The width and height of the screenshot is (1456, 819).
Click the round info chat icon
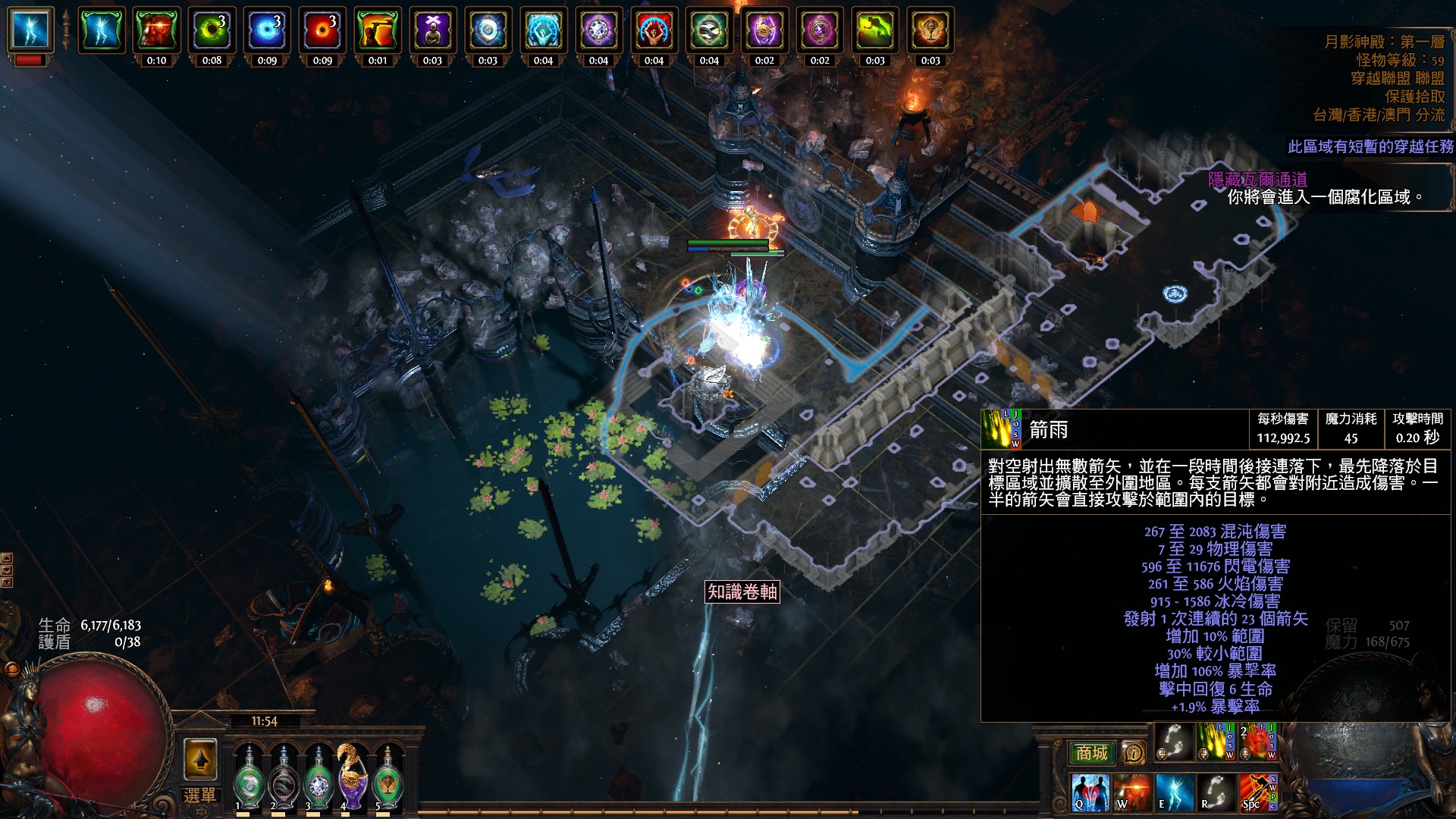[1133, 752]
